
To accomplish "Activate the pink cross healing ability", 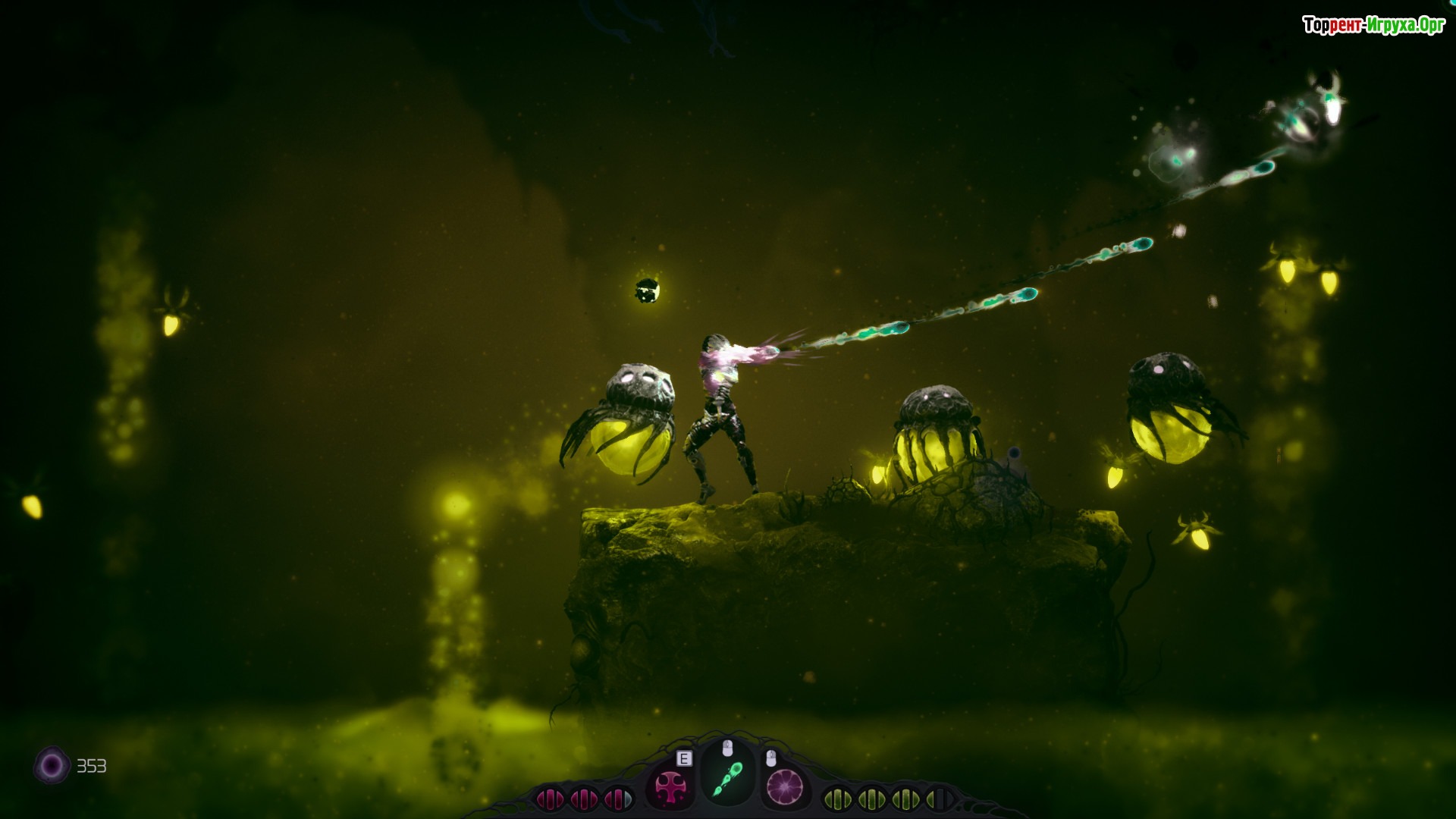I will pyautogui.click(x=670, y=787).
